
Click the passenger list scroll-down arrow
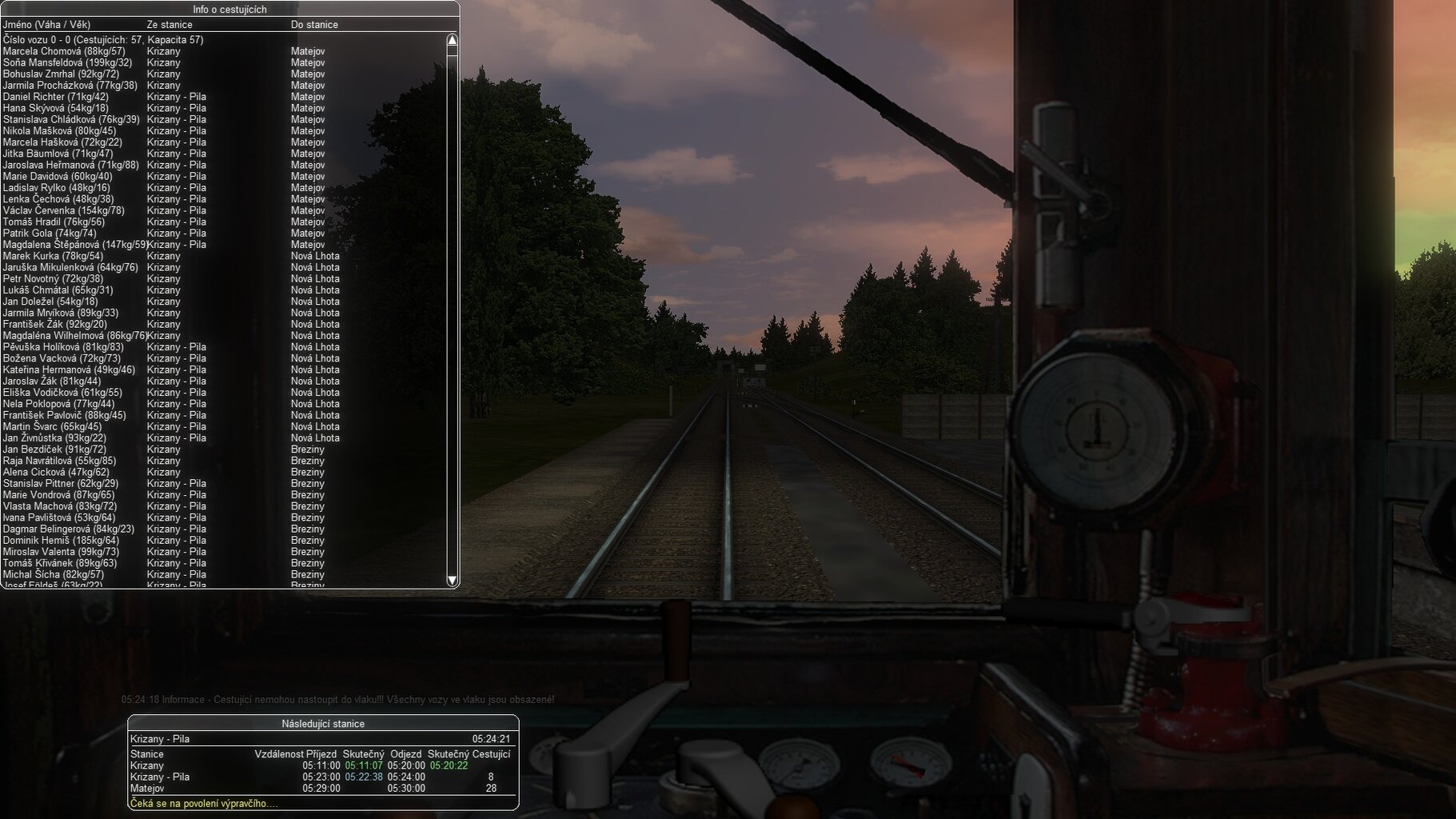coord(452,580)
